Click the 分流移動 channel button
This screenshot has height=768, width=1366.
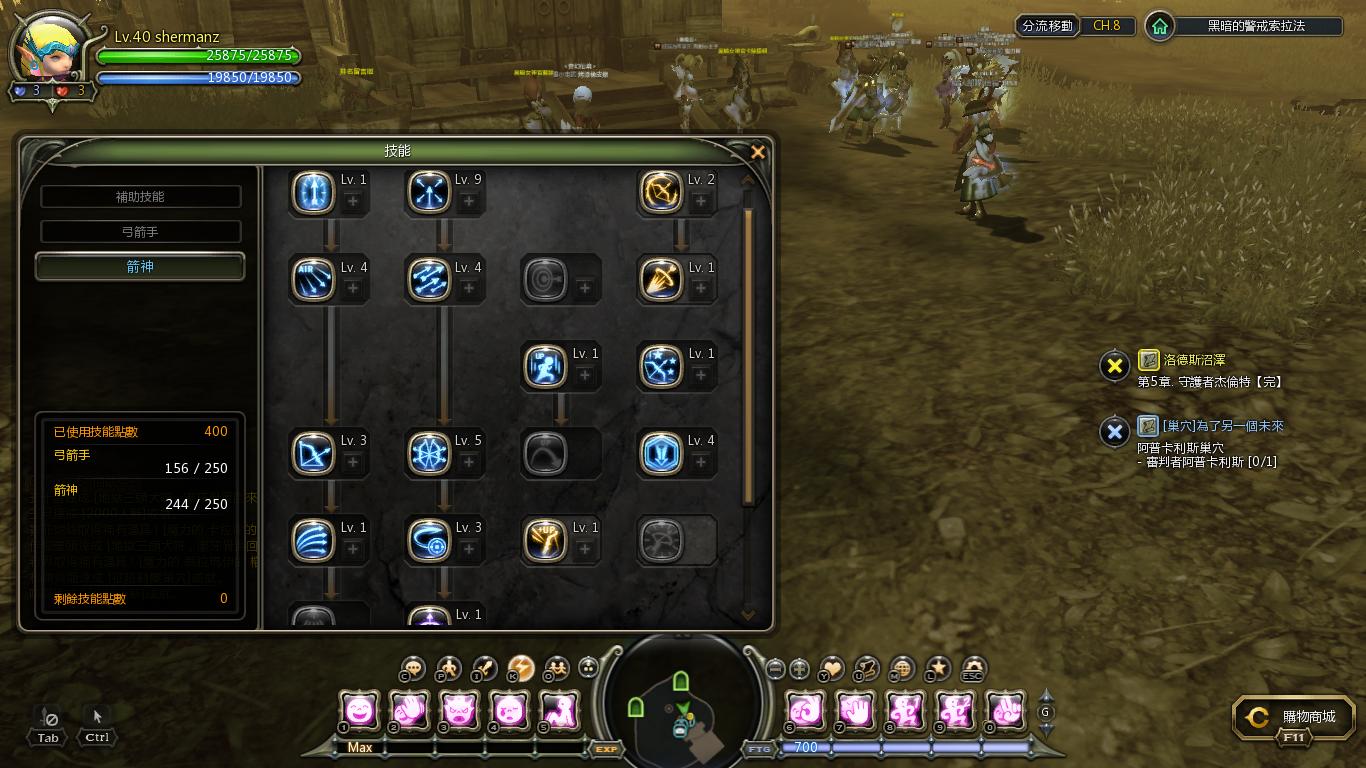pos(1047,26)
